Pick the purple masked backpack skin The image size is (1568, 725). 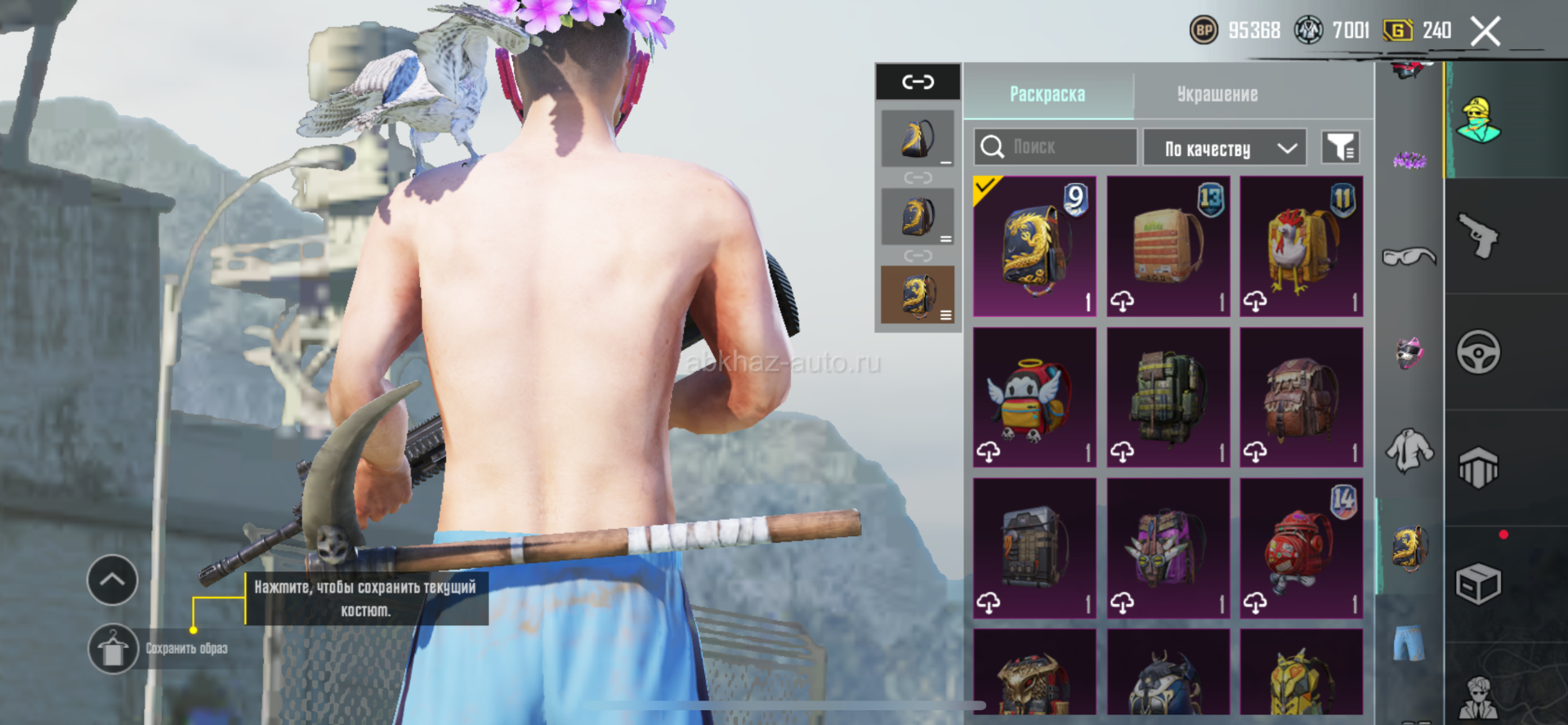(1168, 548)
